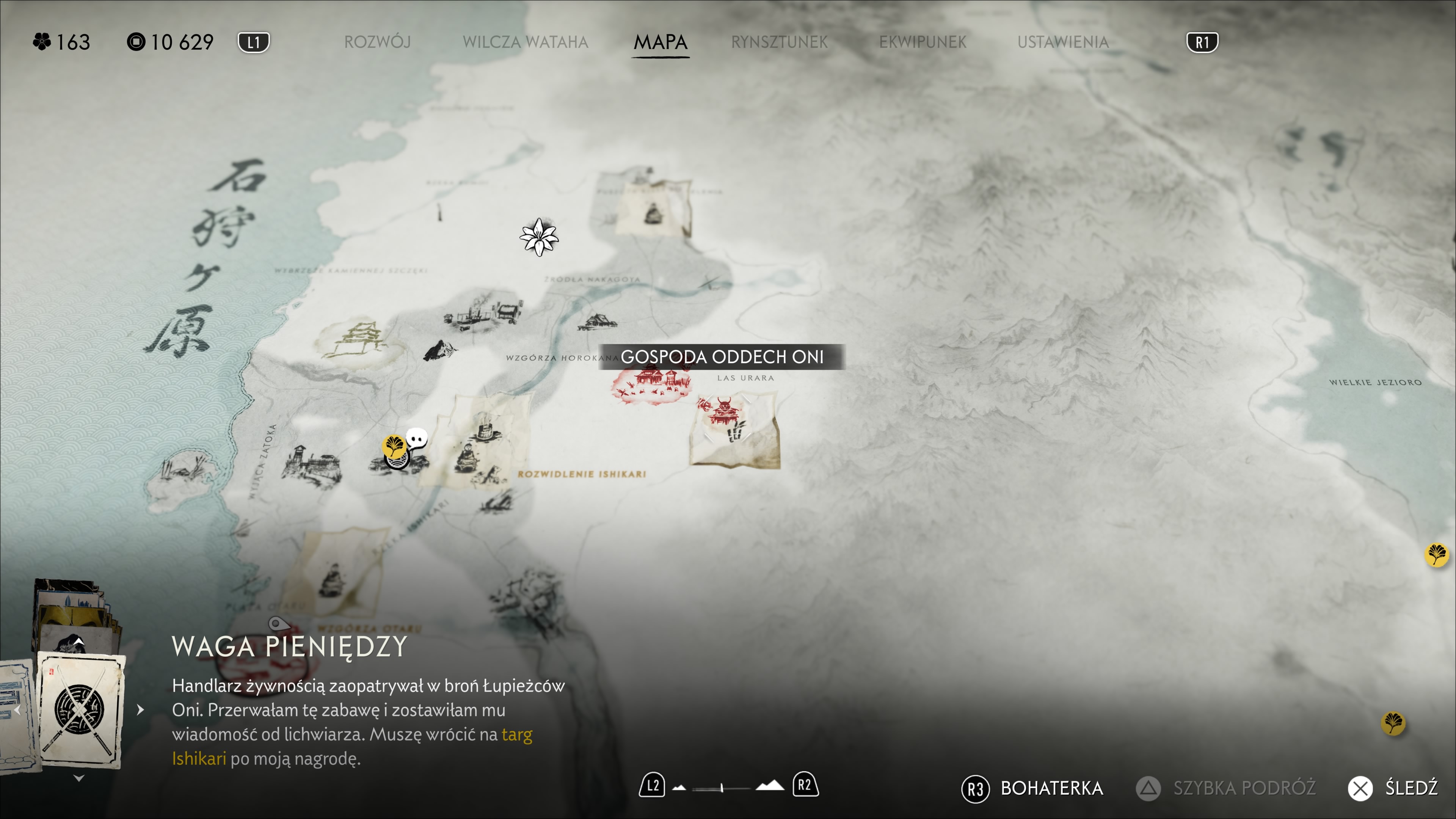The image size is (1456, 819).
Task: Click the zoom level slider
Action: point(721,788)
